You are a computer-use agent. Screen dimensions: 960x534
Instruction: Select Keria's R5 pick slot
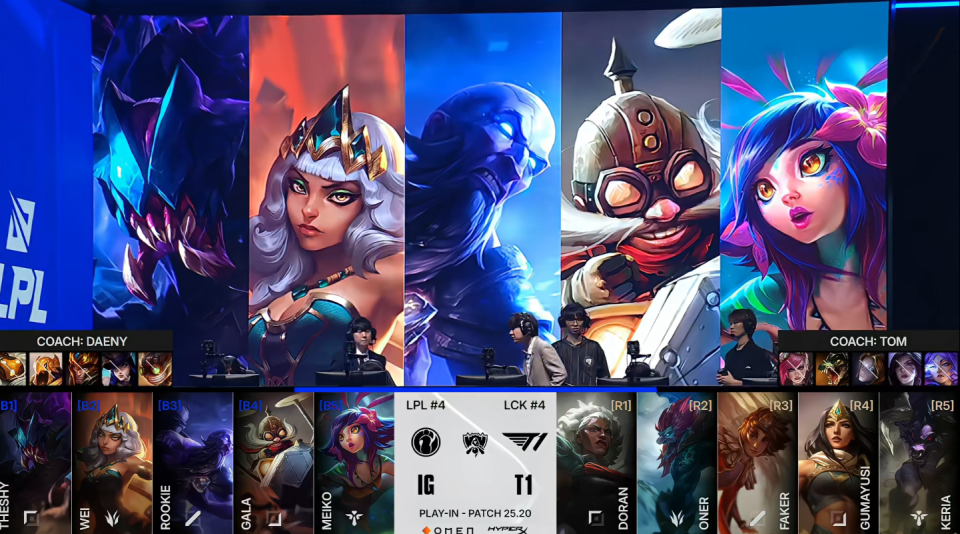point(919,462)
